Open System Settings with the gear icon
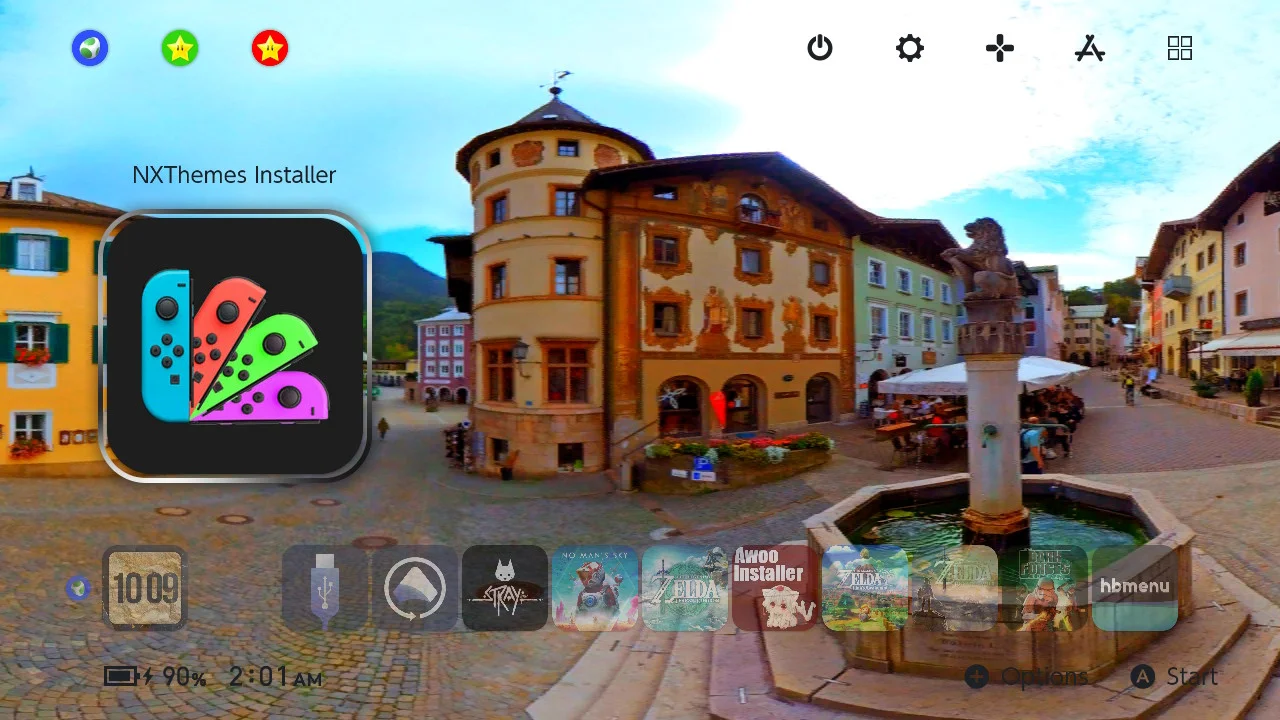Image resolution: width=1280 pixels, height=720 pixels. 909,48
